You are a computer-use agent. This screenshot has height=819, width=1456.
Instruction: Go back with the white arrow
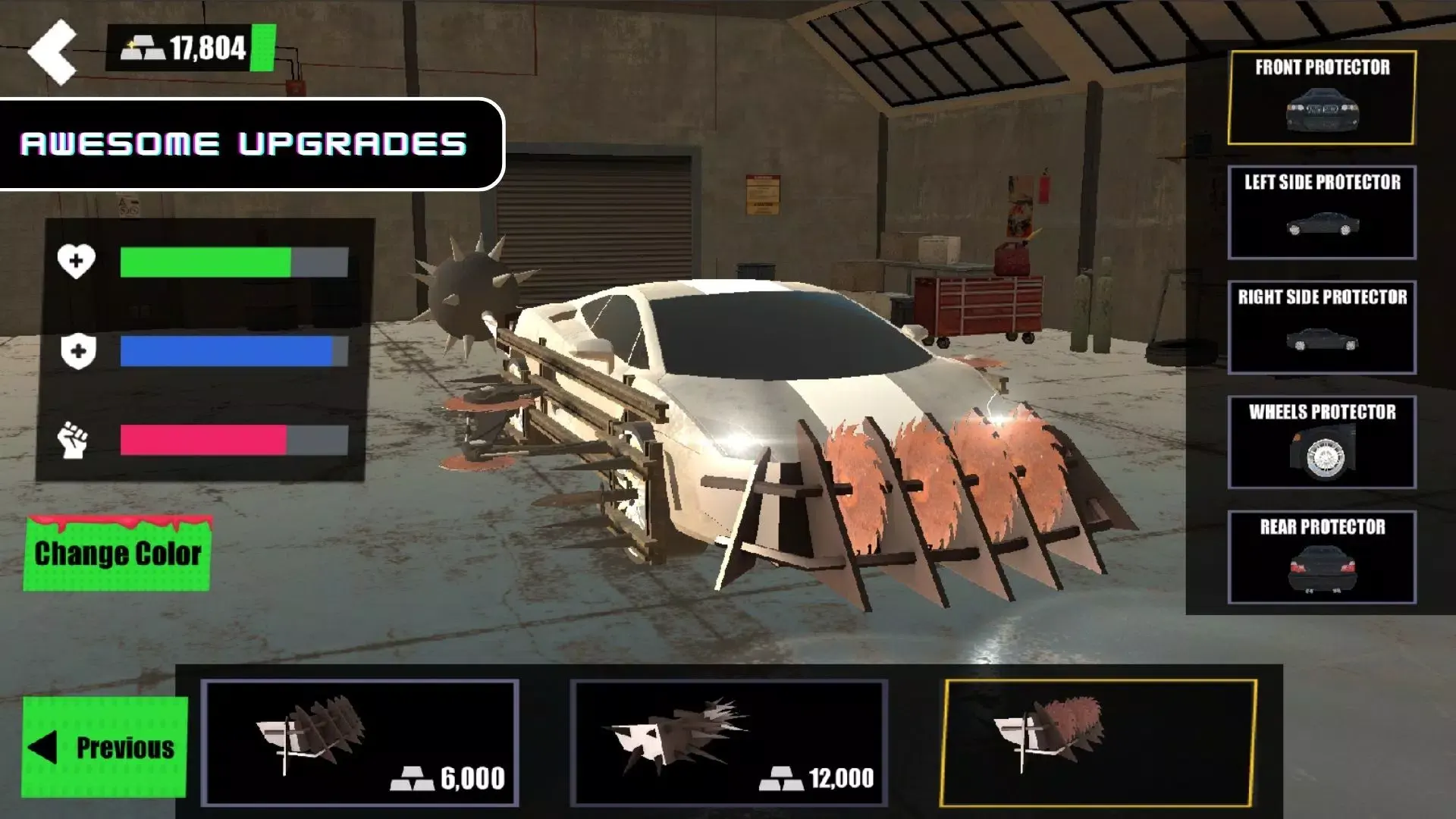tap(52, 52)
